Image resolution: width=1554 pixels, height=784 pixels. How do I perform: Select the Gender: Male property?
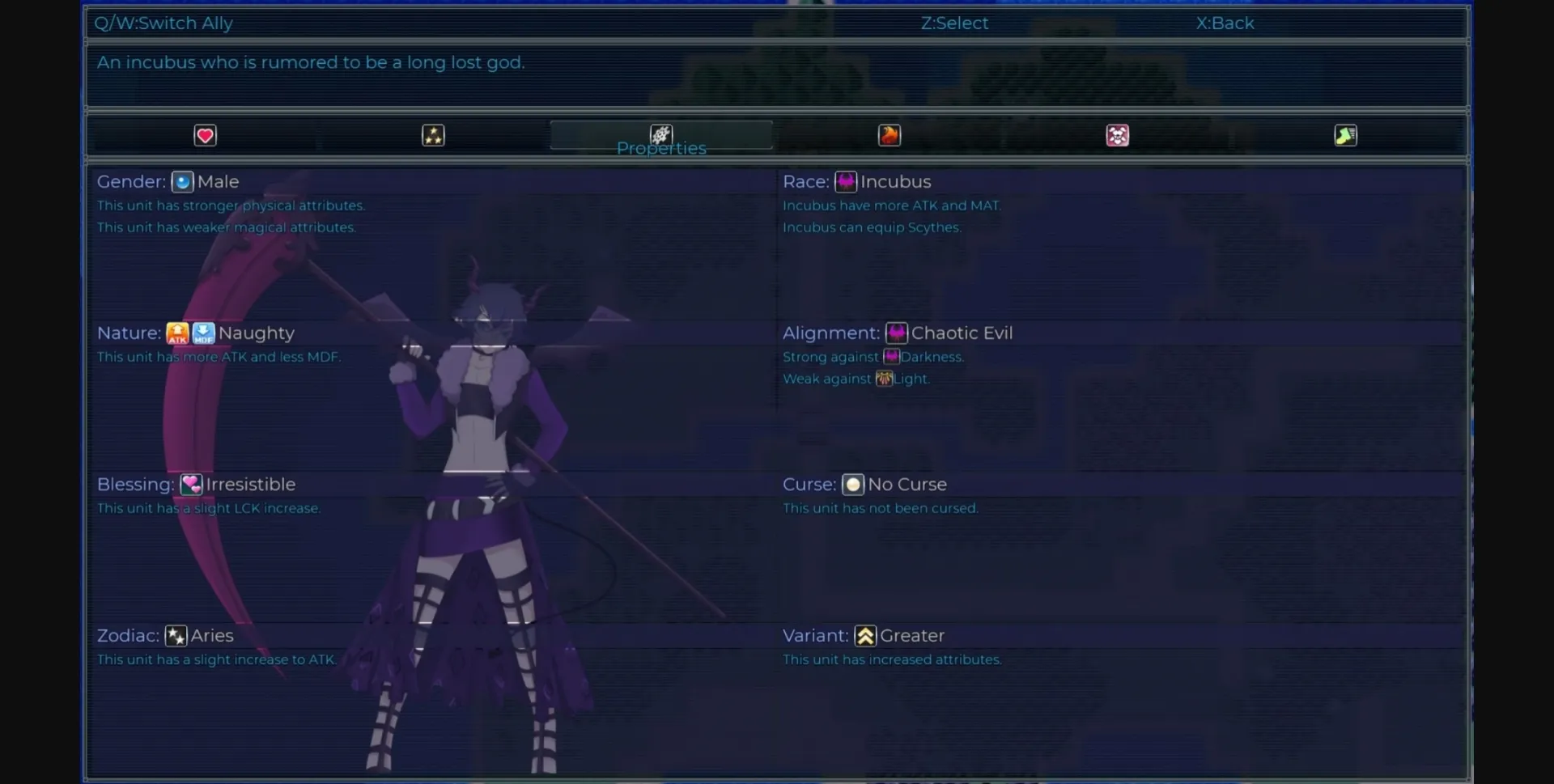point(168,182)
